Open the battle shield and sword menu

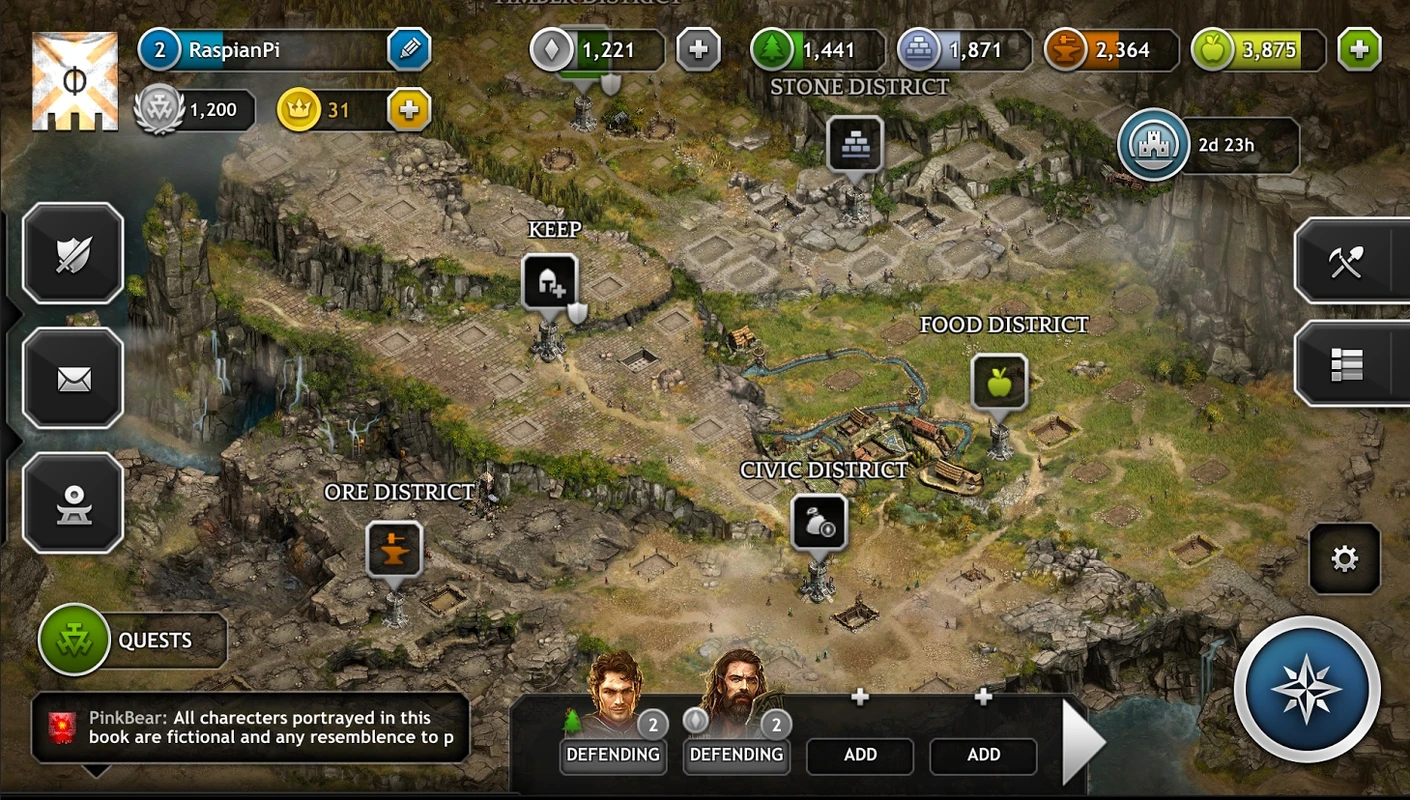72,253
